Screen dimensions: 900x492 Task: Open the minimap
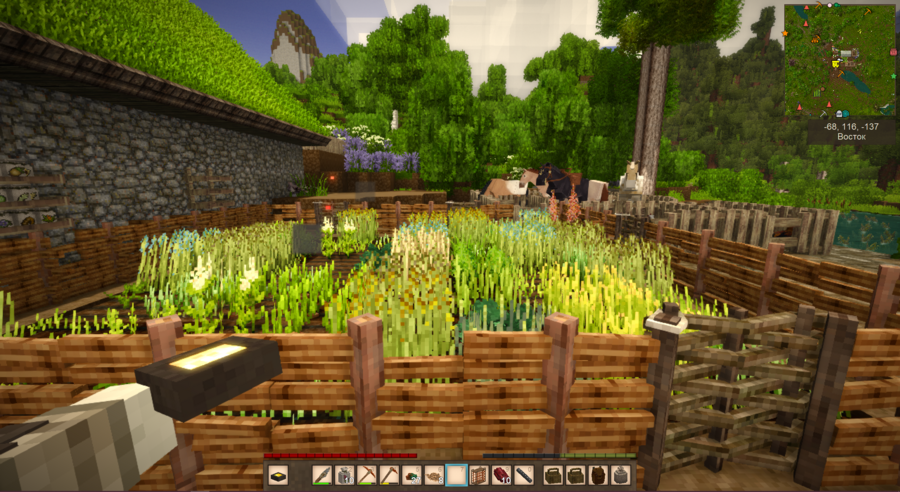click(x=840, y=60)
